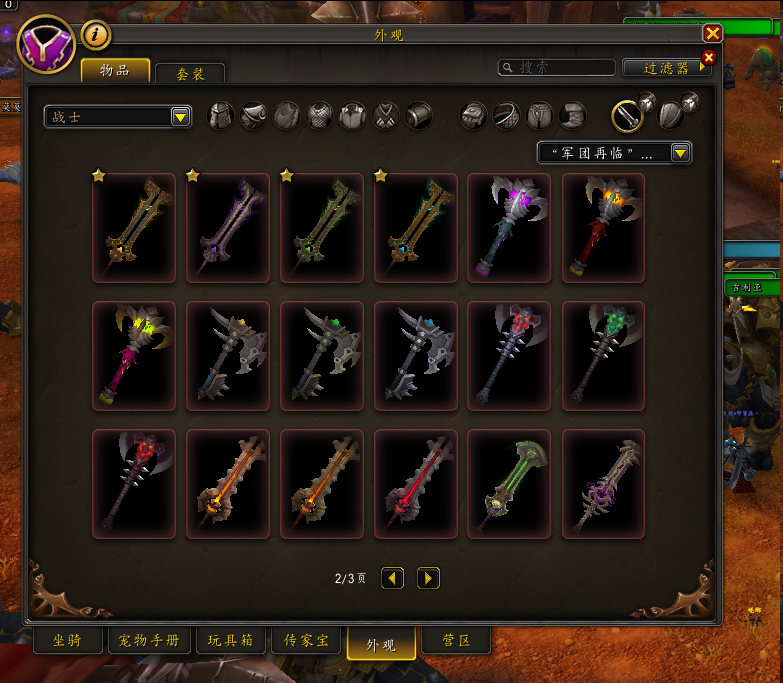
Task: Click the info button beside the portrait
Action: coord(96,35)
